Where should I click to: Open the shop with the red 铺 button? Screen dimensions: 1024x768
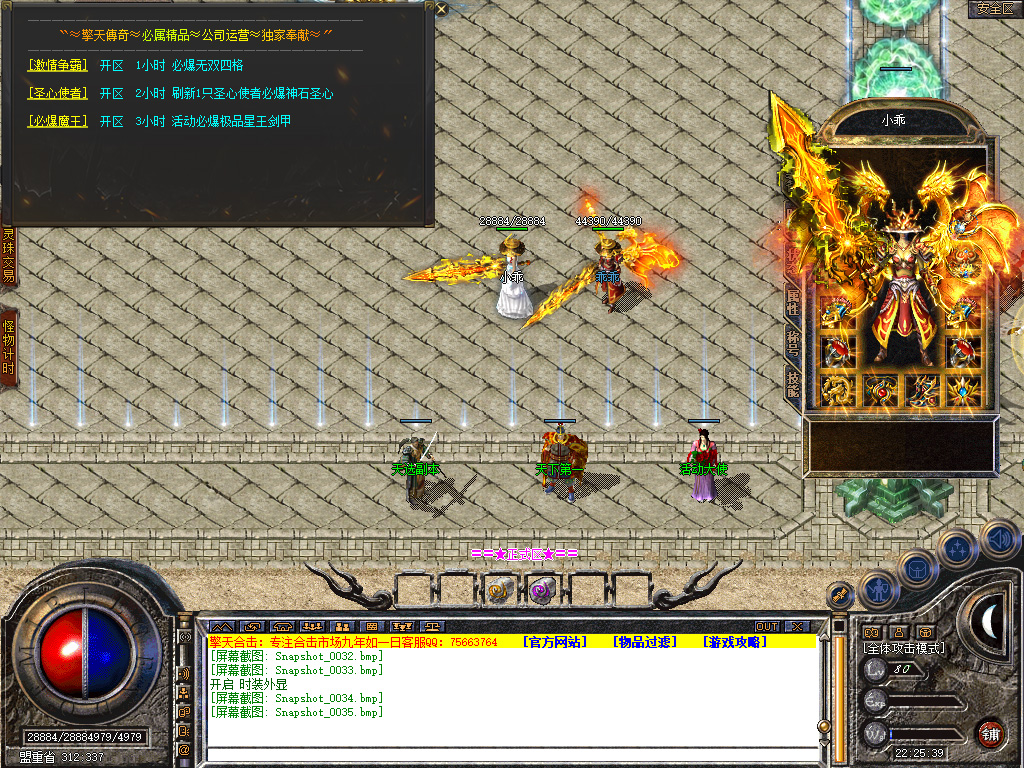pos(990,733)
